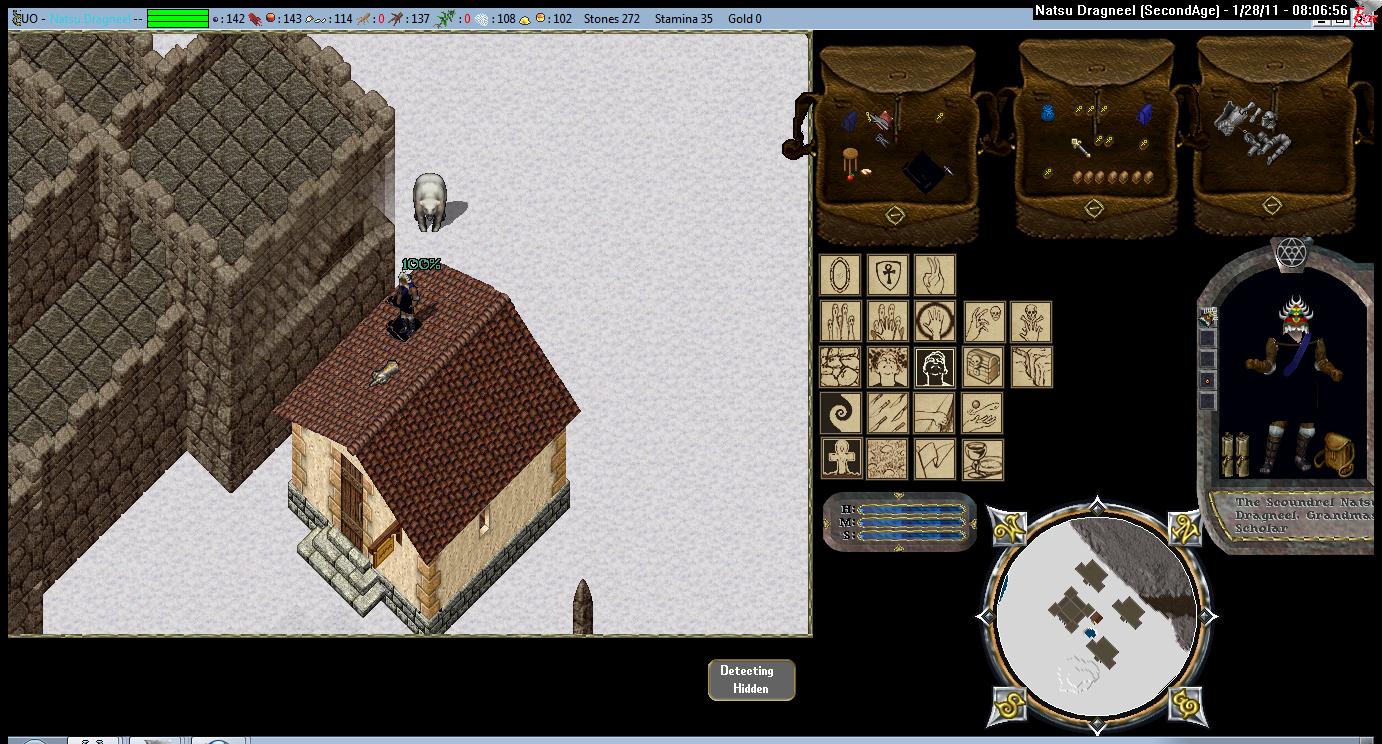Select the ankh shield skill icon
Image resolution: width=1382 pixels, height=744 pixels.
(887, 275)
